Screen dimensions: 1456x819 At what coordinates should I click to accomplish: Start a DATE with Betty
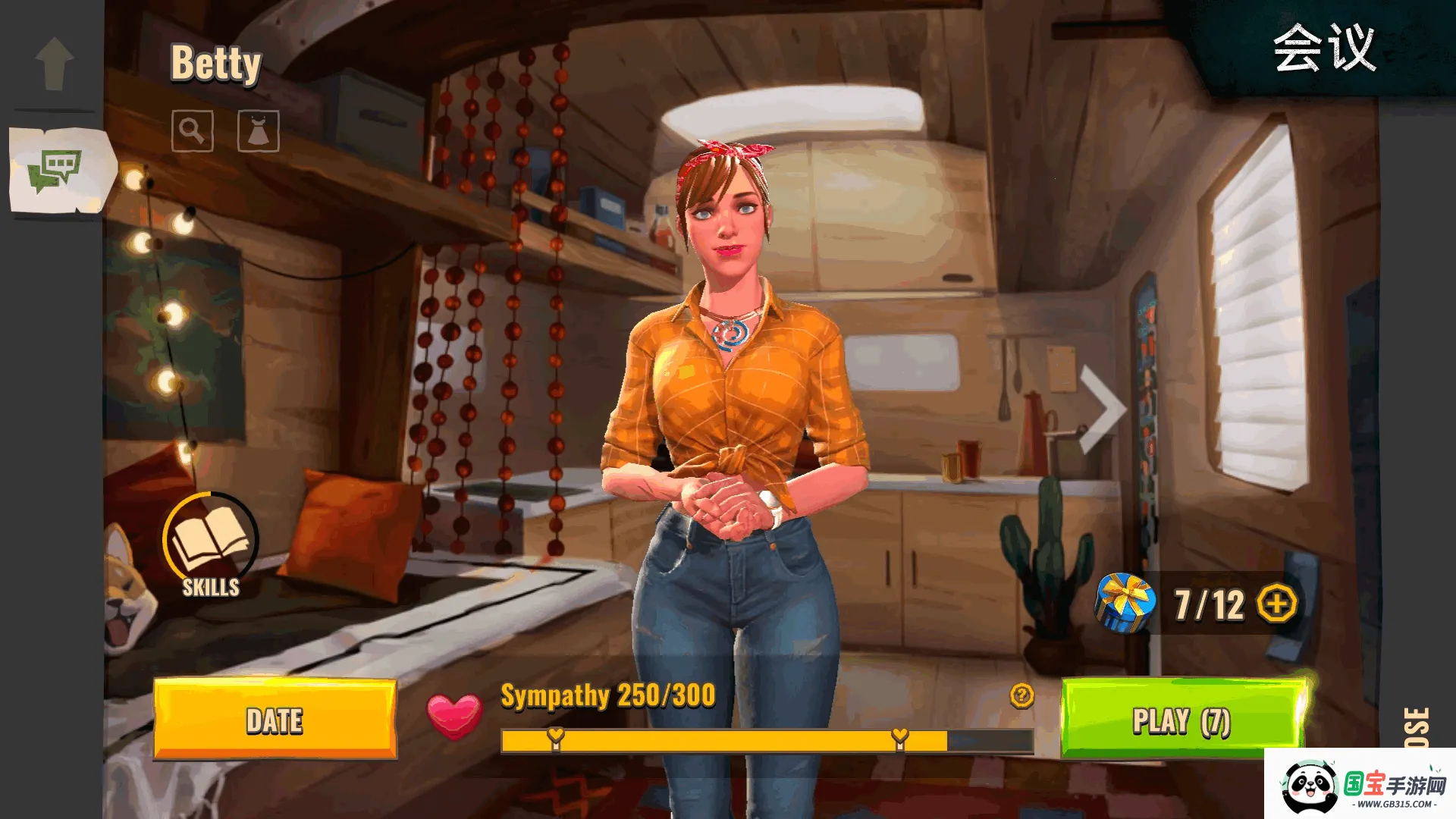tap(275, 719)
